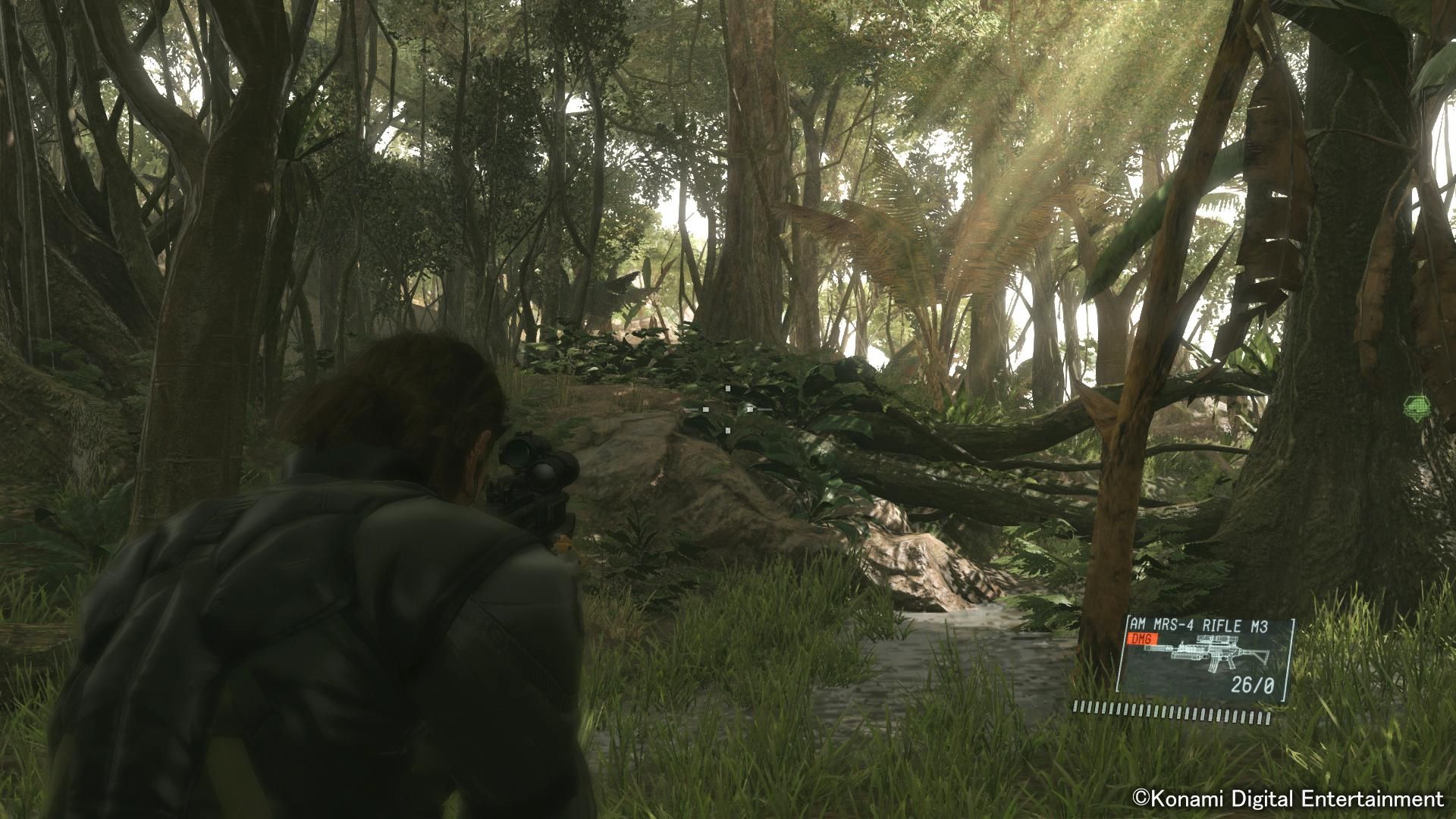Click the yellow magazine release on the rifle

563,544
